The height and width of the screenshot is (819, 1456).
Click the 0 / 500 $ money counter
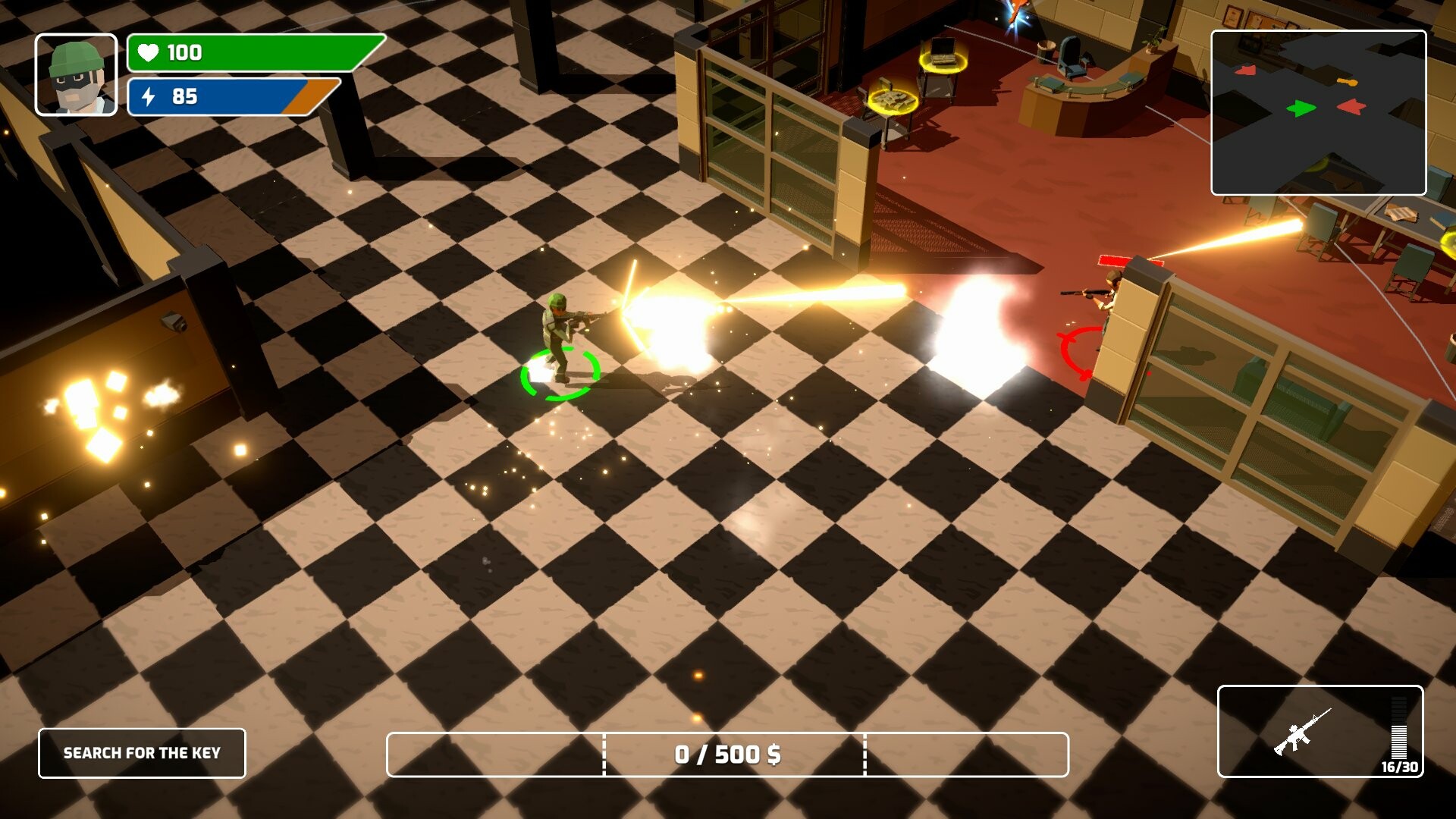[x=730, y=754]
